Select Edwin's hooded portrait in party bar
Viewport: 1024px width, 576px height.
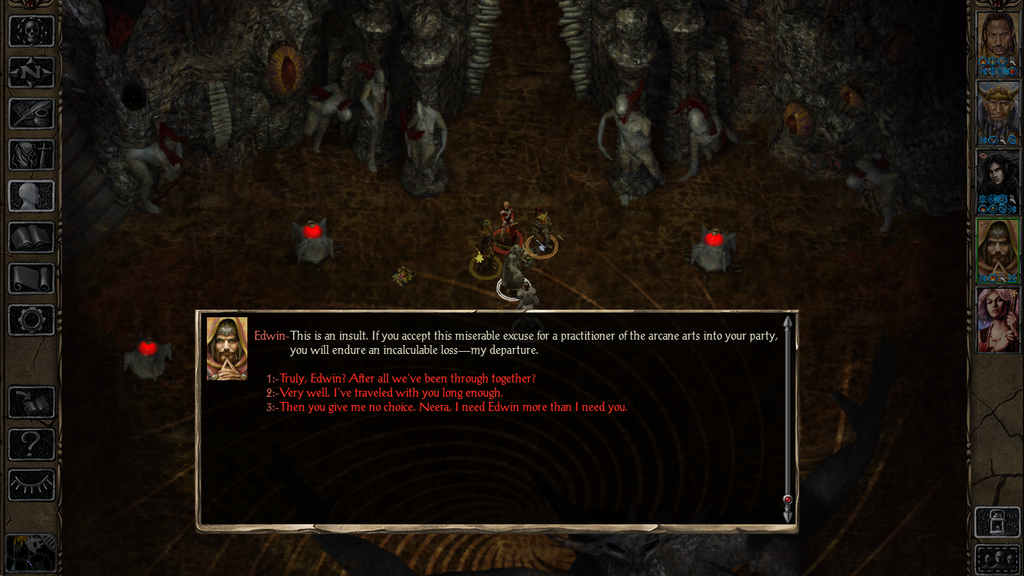(997, 250)
